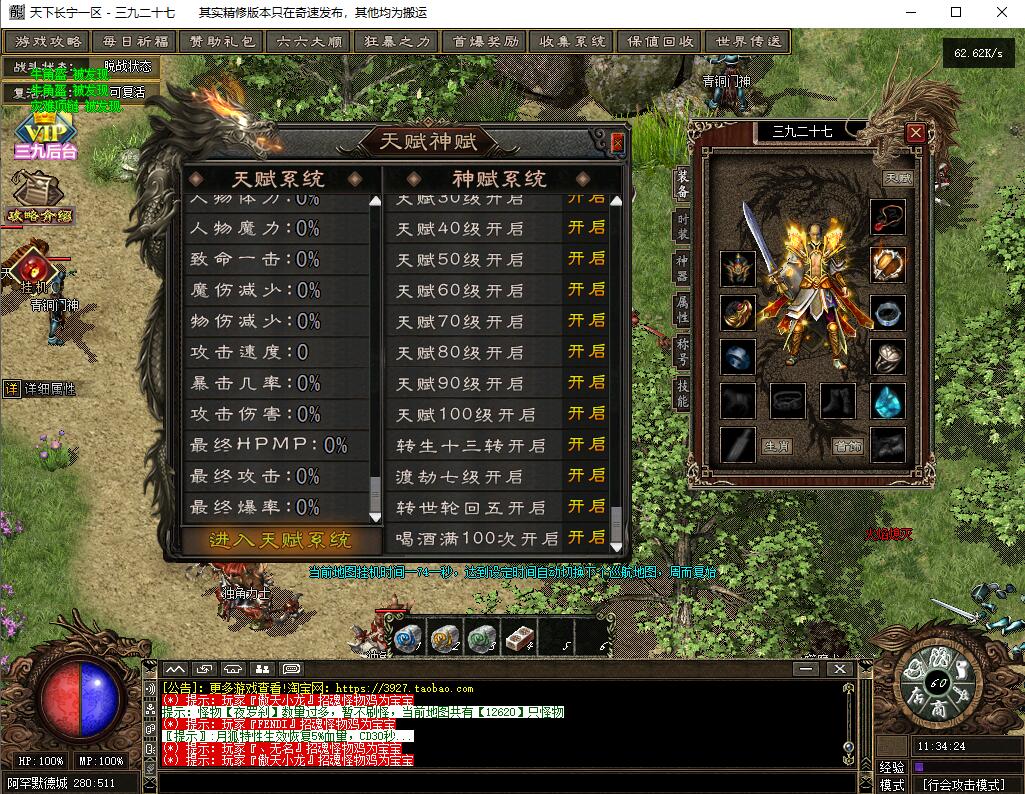This screenshot has height=794, width=1025.
Task: Use the mahjong tile hotbar item
Action: click(519, 637)
